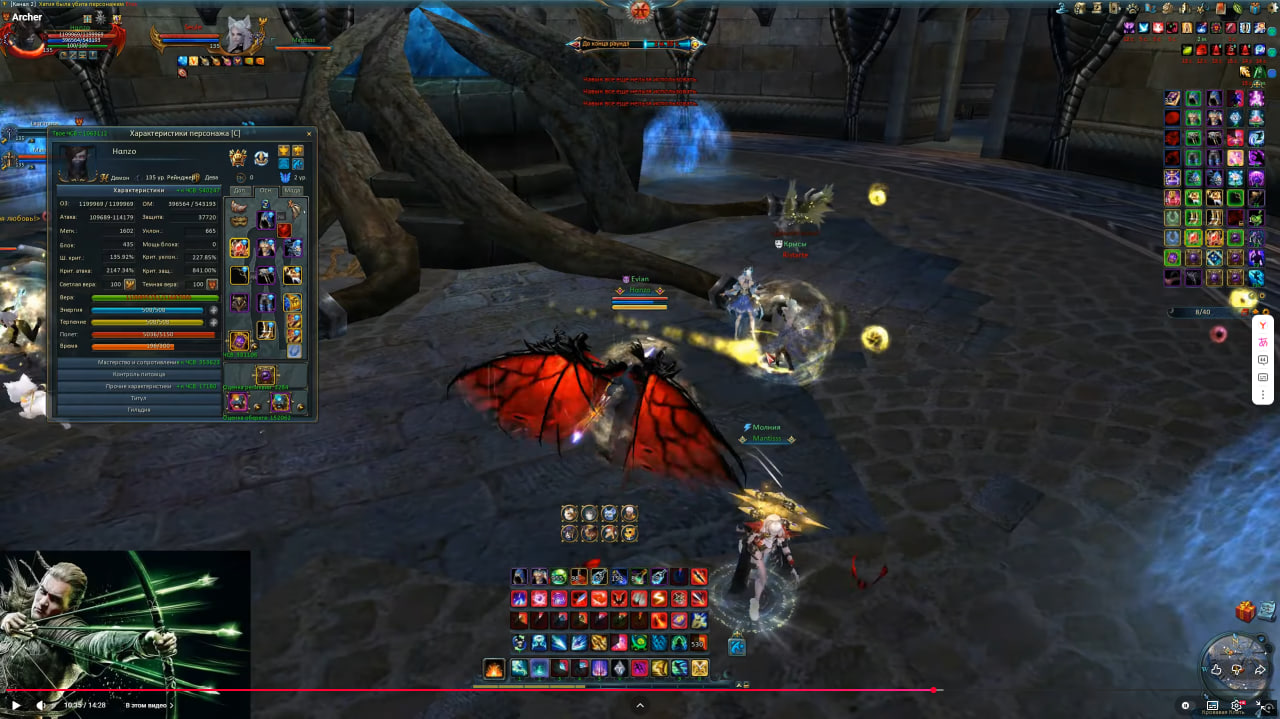Click the circular minimap
The height and width of the screenshot is (719, 1280).
coord(1236,667)
